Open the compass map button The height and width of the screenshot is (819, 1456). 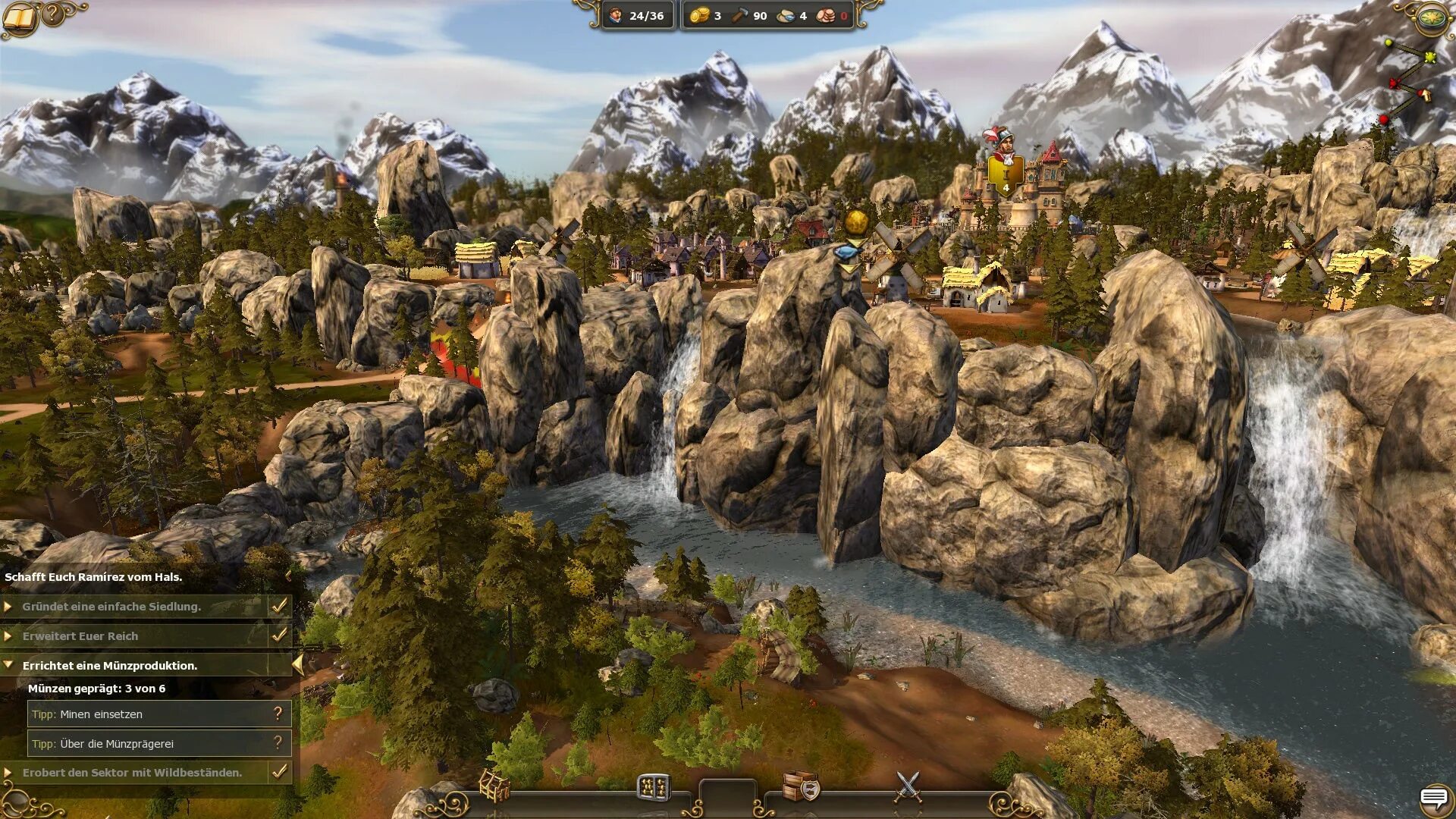[1432, 18]
